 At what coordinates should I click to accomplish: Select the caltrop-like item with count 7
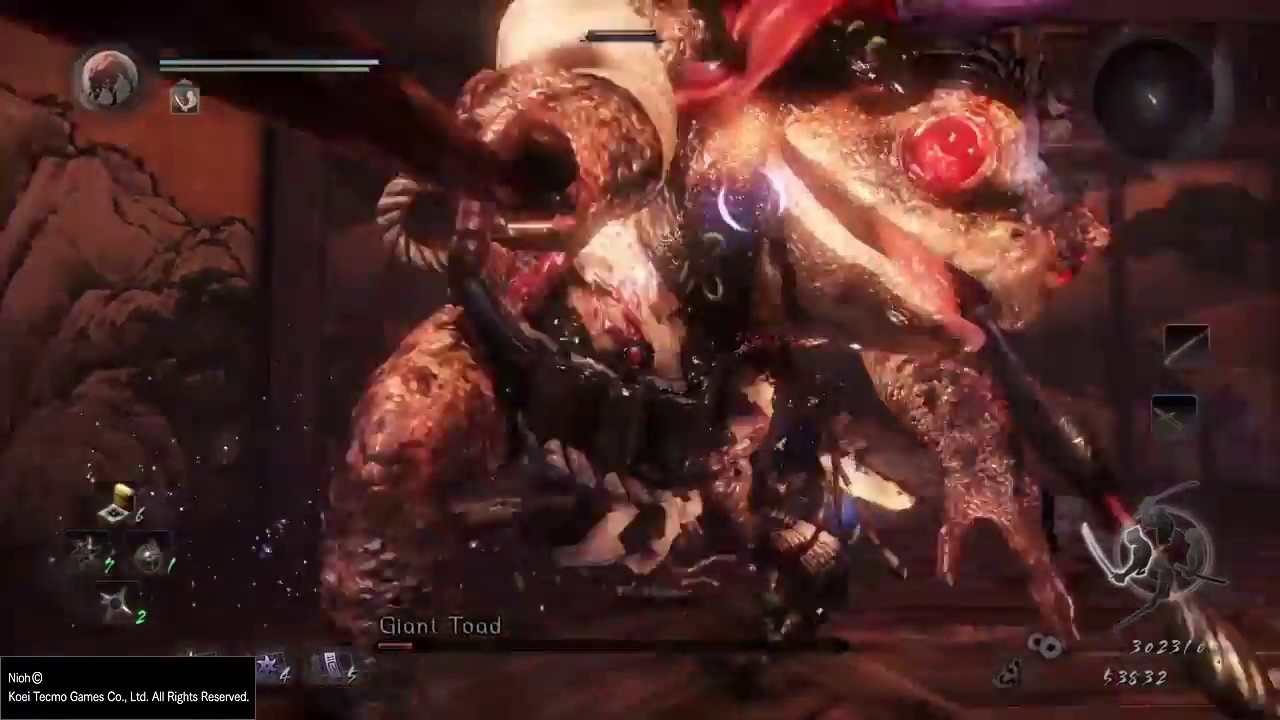pyautogui.click(x=88, y=553)
